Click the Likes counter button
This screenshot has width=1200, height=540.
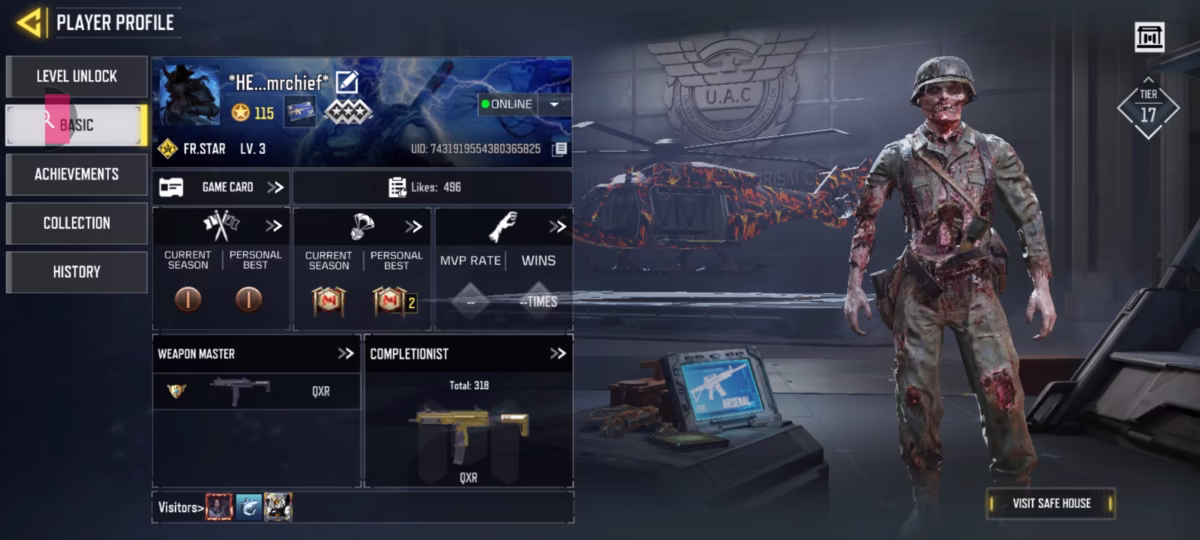coord(432,187)
